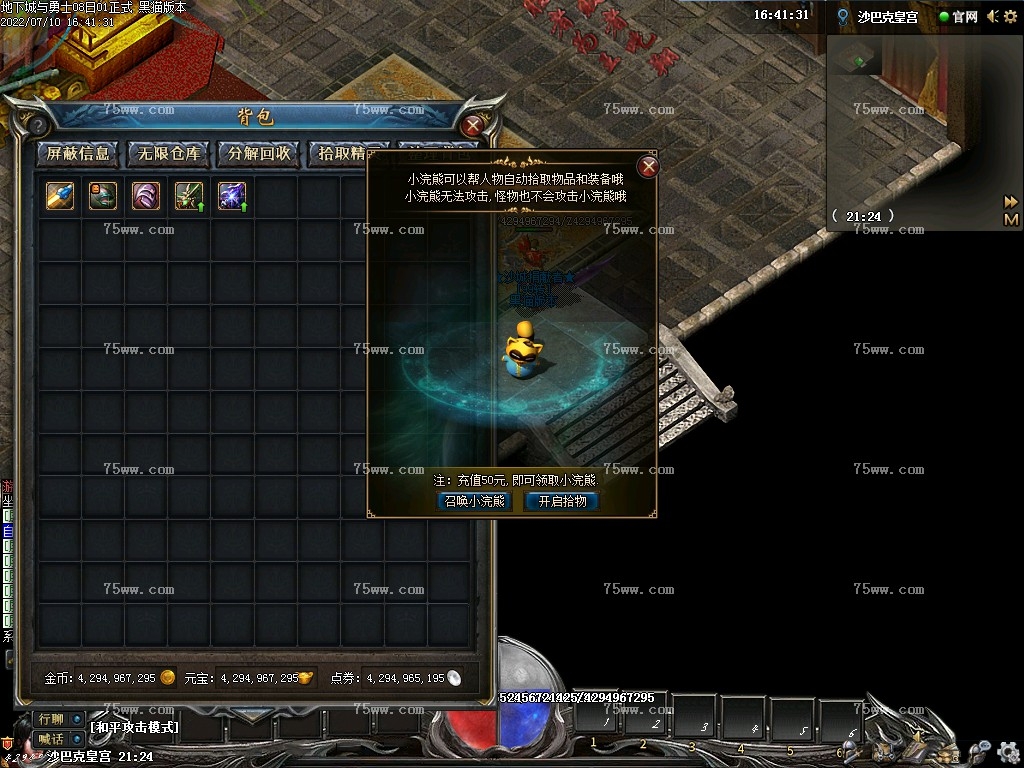Open the backpack help question mark
Viewport: 1024px width, 768px height.
click(x=38, y=126)
